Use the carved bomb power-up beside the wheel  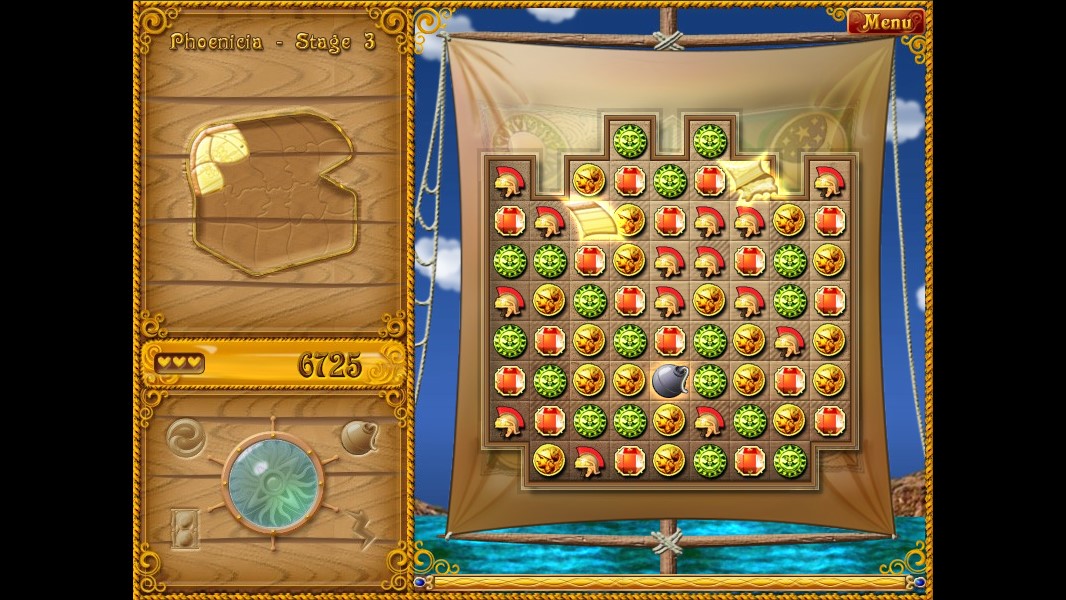coord(358,437)
